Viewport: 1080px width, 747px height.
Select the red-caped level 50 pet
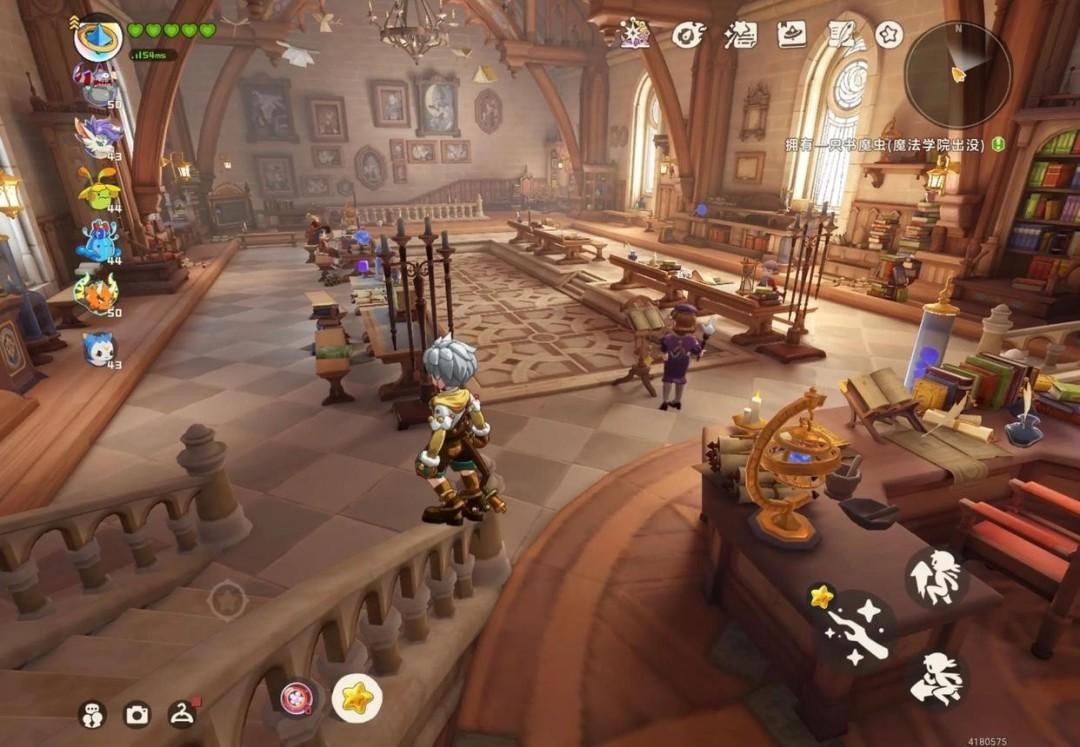tap(98, 85)
